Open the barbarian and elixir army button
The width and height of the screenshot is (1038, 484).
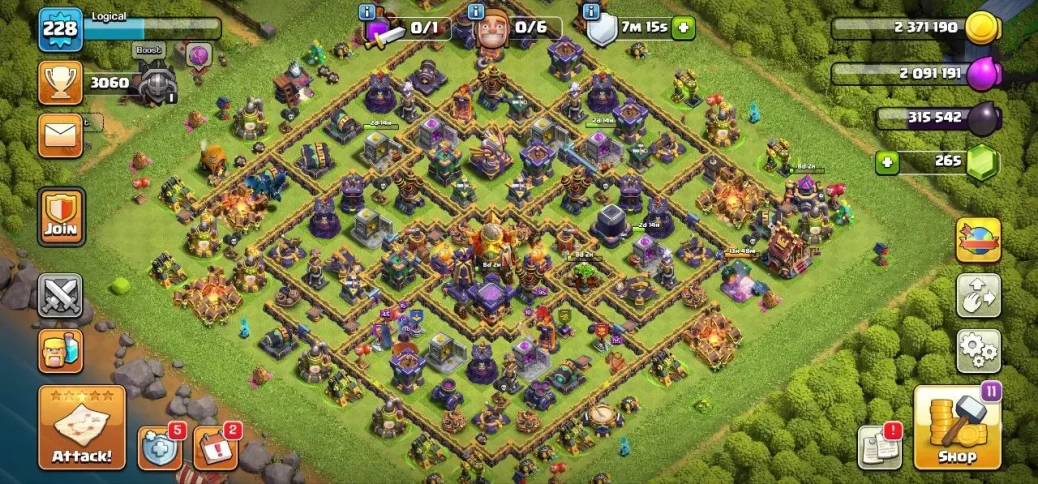pos(60,350)
